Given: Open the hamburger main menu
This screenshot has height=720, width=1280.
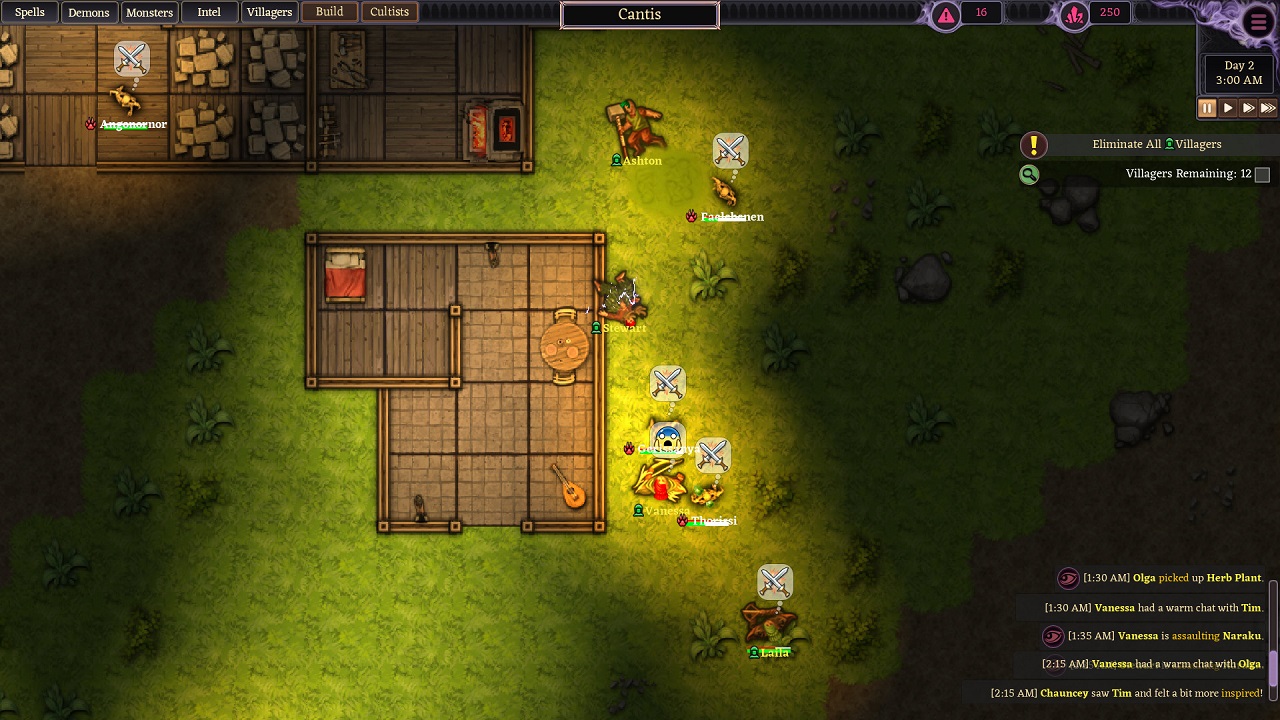Looking at the screenshot, I should (1258, 22).
